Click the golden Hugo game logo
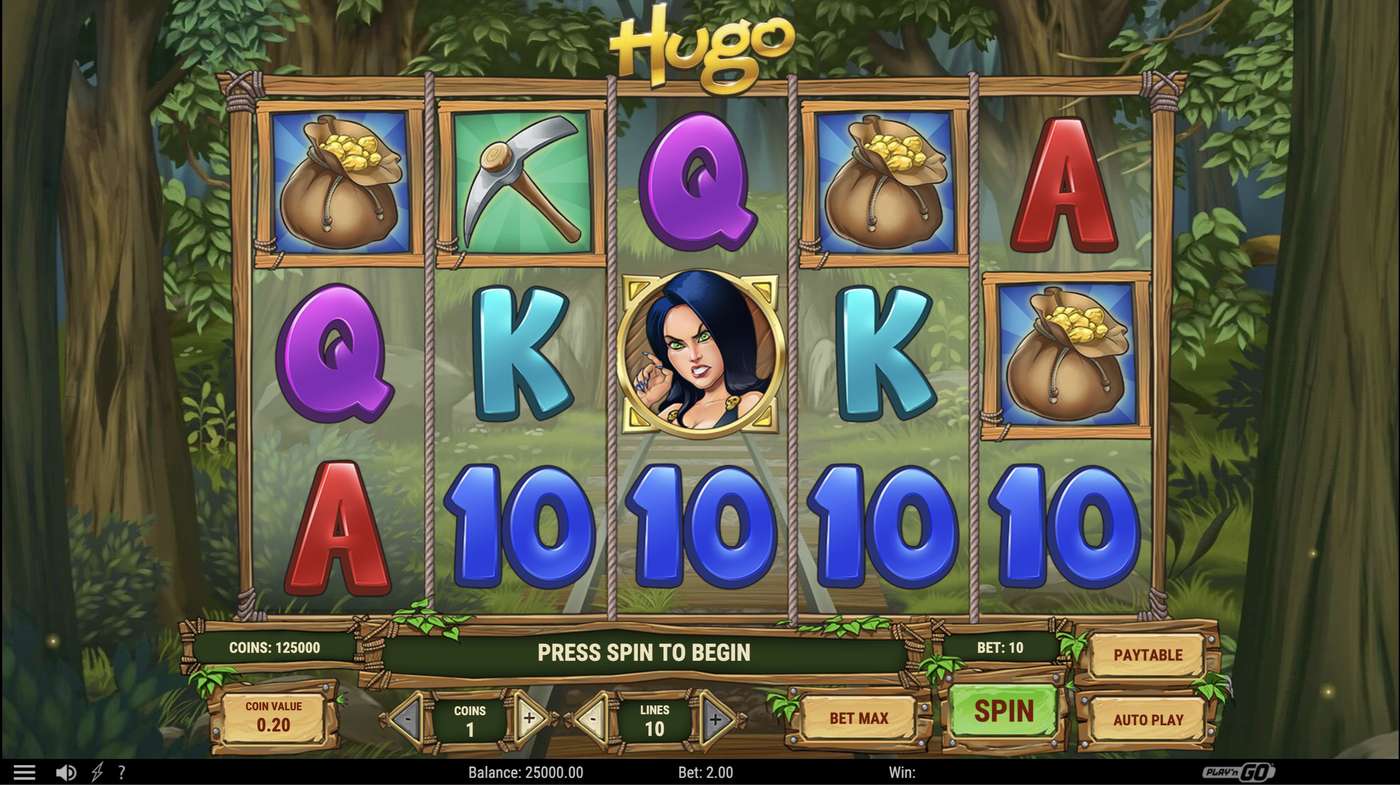1400x785 pixels. (700, 45)
